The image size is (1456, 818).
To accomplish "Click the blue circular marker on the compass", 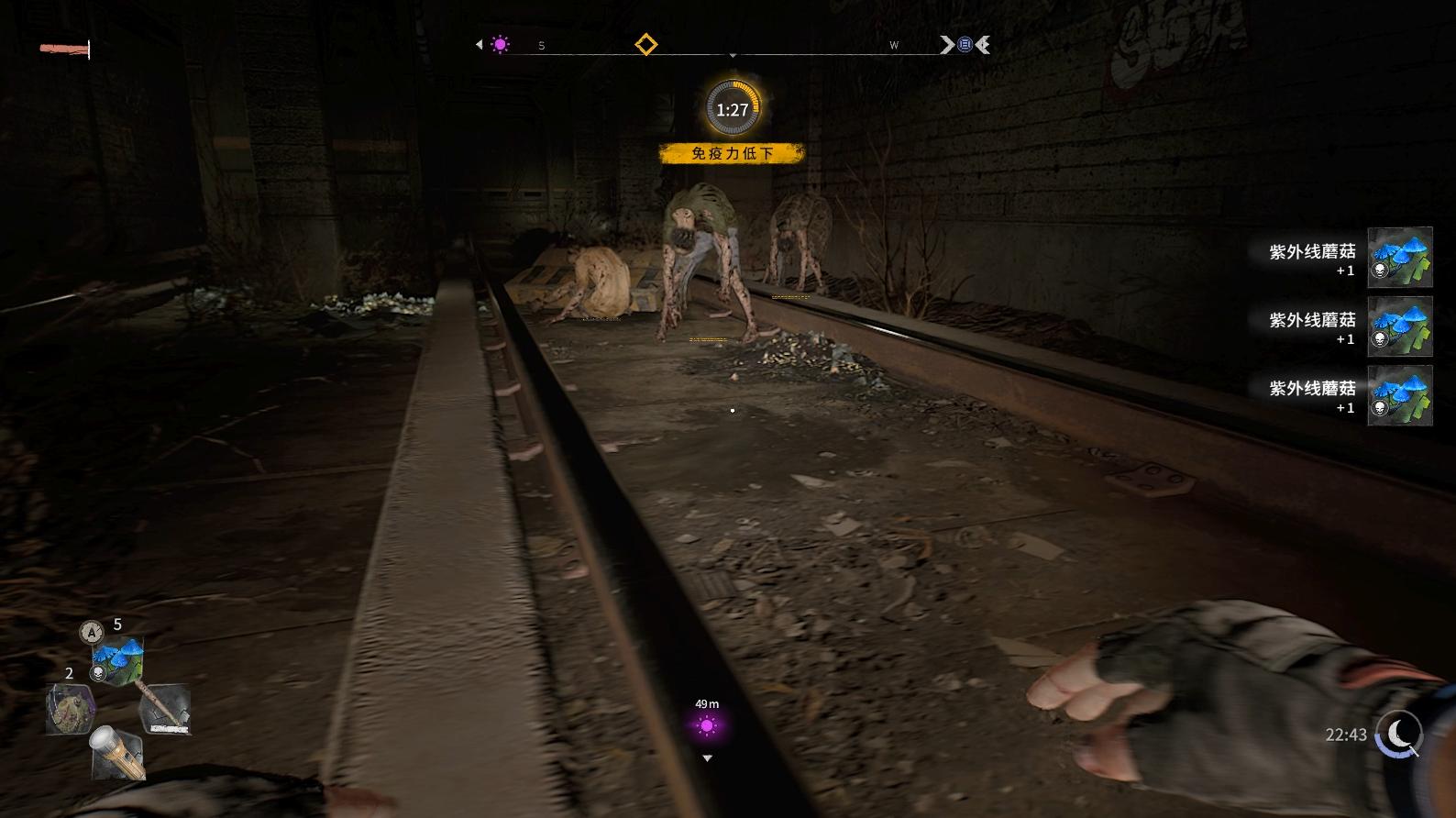I will coord(965,44).
